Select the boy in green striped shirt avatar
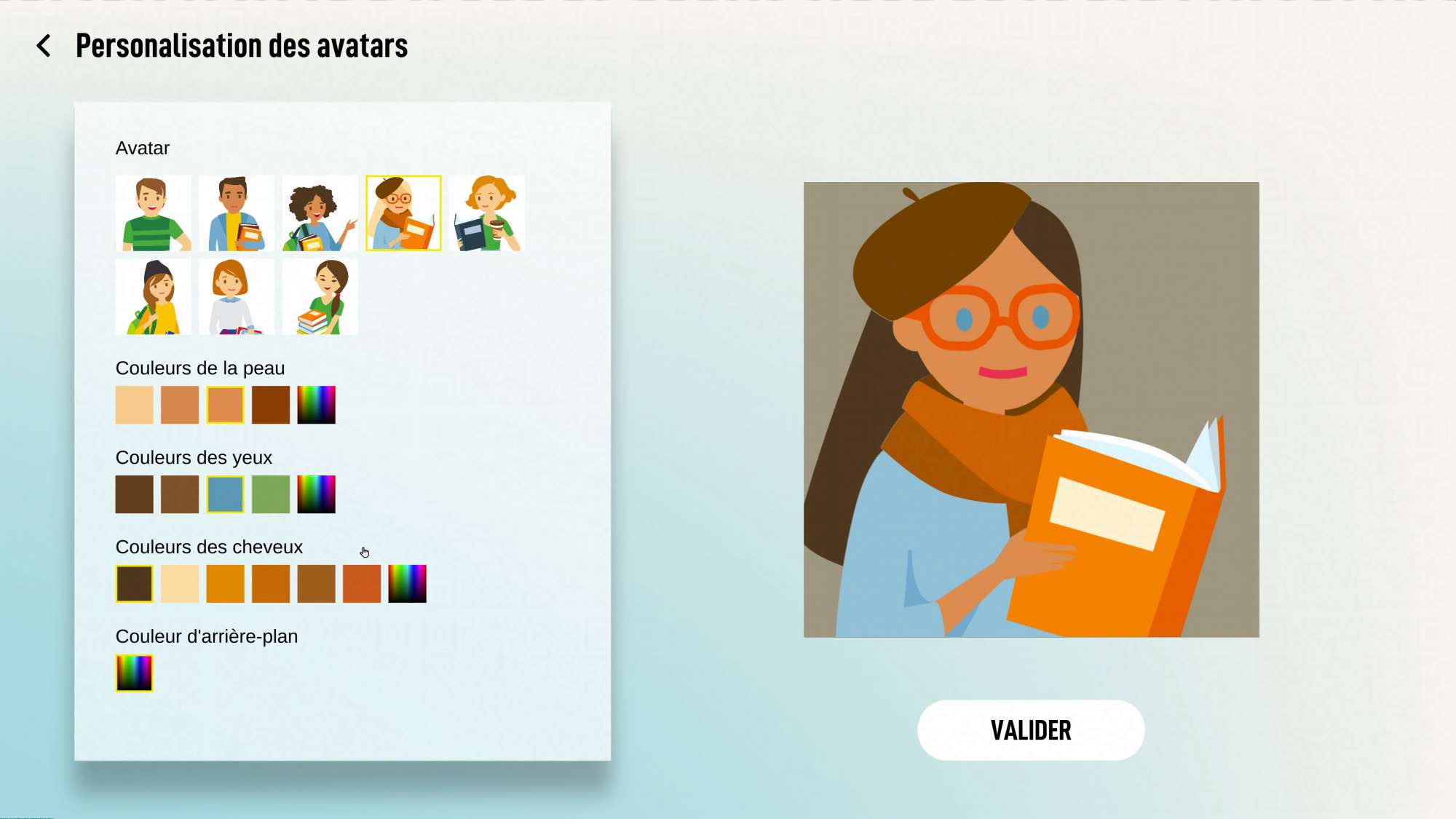Image resolution: width=1456 pixels, height=819 pixels. [153, 213]
